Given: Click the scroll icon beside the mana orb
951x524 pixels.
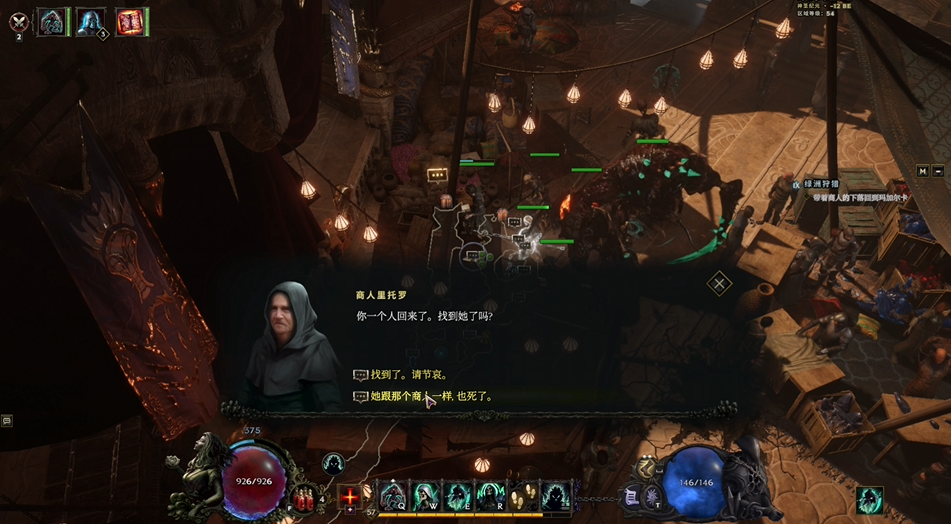Looking at the screenshot, I should tap(632, 496).
